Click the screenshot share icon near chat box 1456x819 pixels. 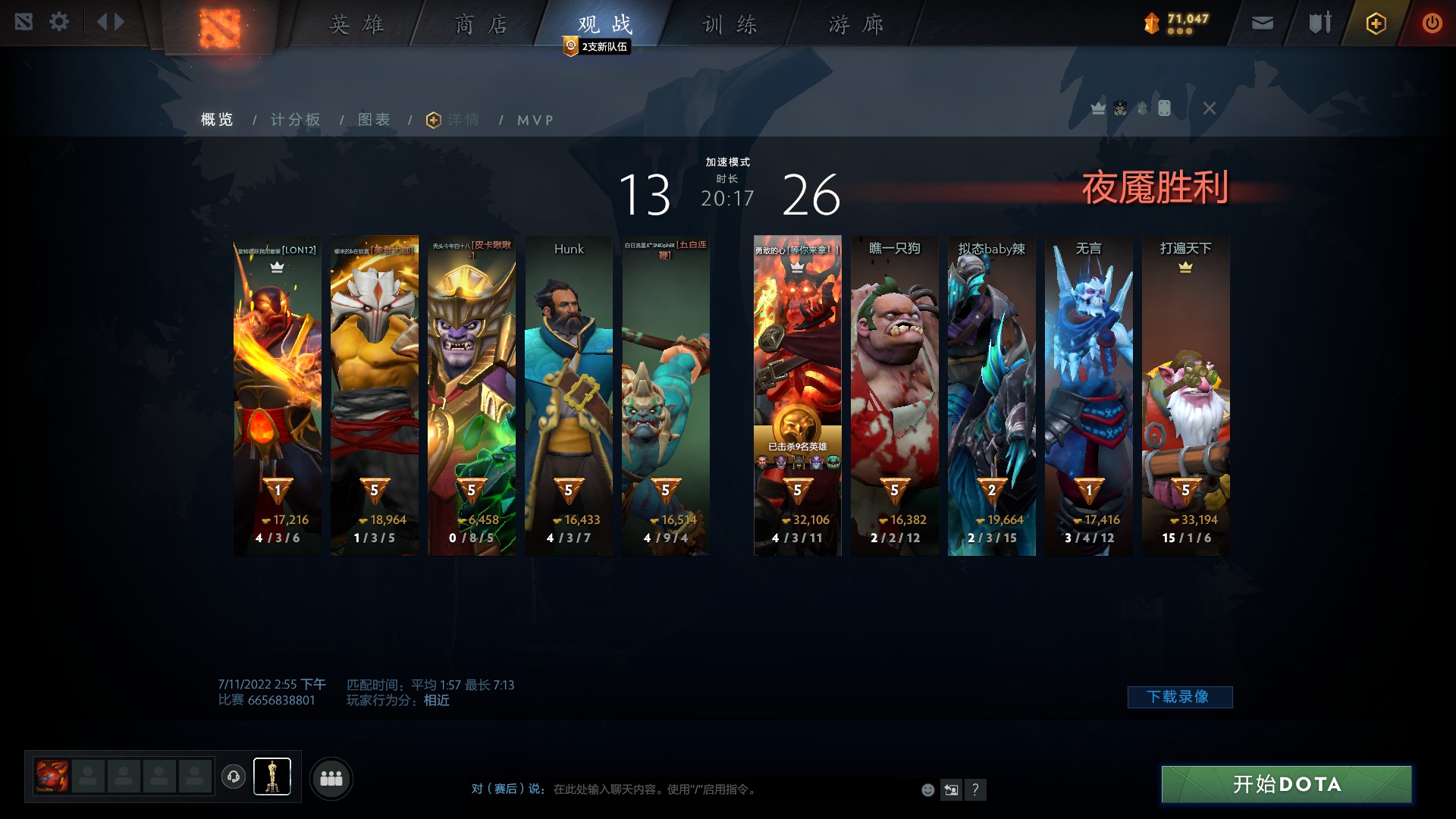coord(951,789)
